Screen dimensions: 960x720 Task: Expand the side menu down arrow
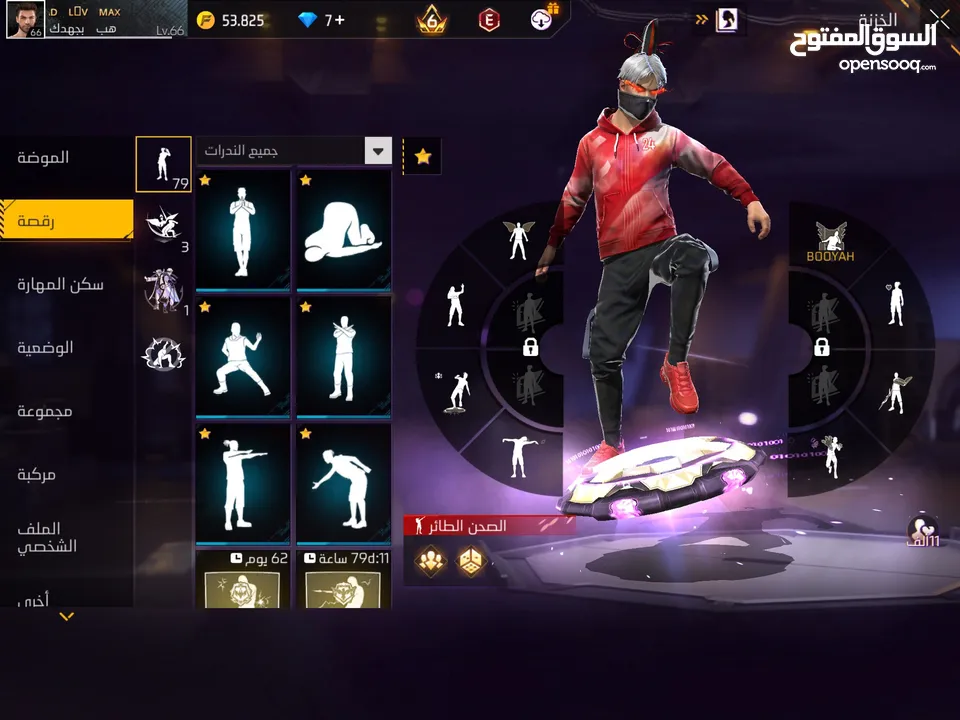point(67,617)
